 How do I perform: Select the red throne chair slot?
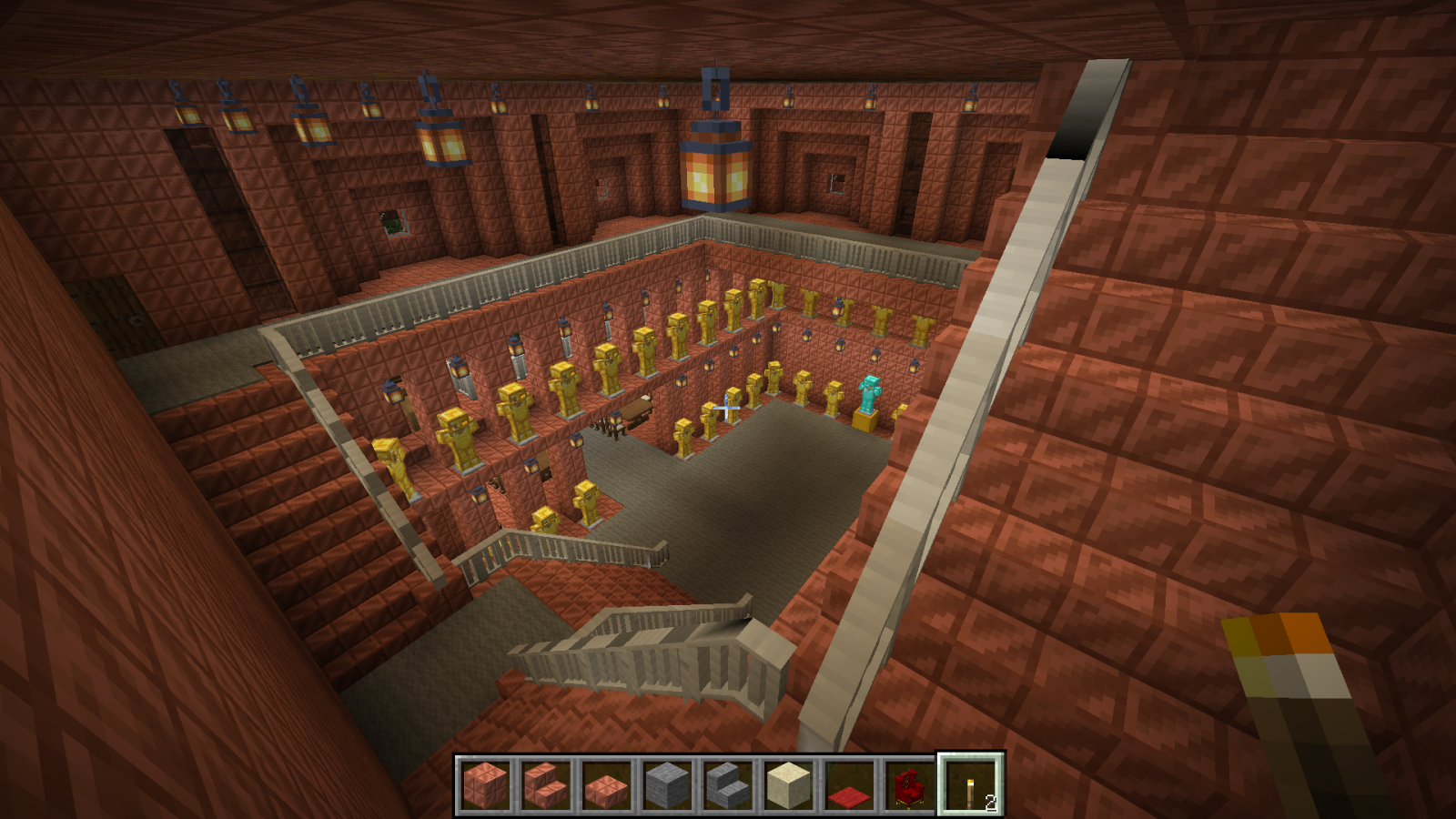pyautogui.click(x=909, y=784)
